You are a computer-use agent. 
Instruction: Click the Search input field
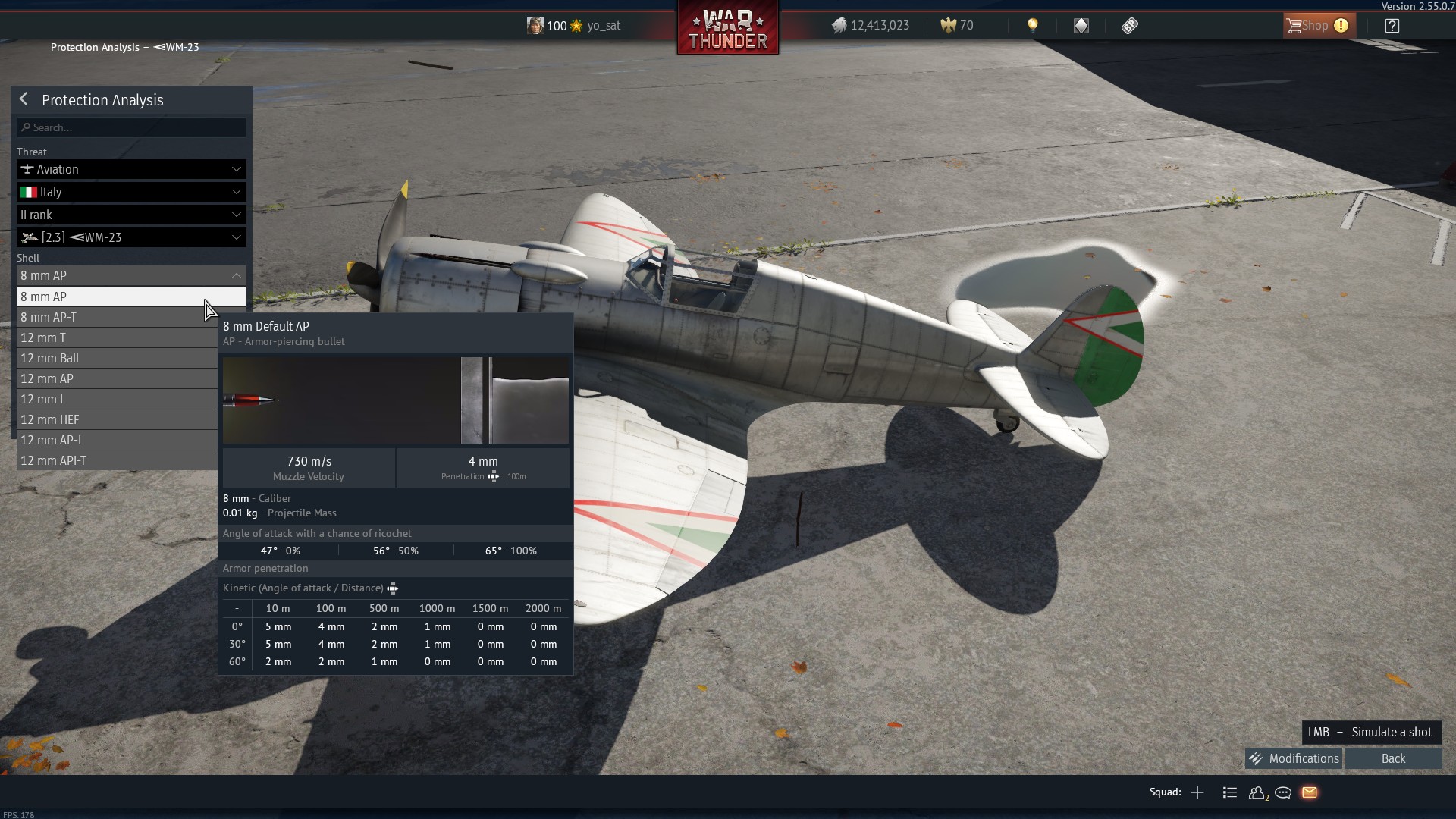(x=131, y=127)
